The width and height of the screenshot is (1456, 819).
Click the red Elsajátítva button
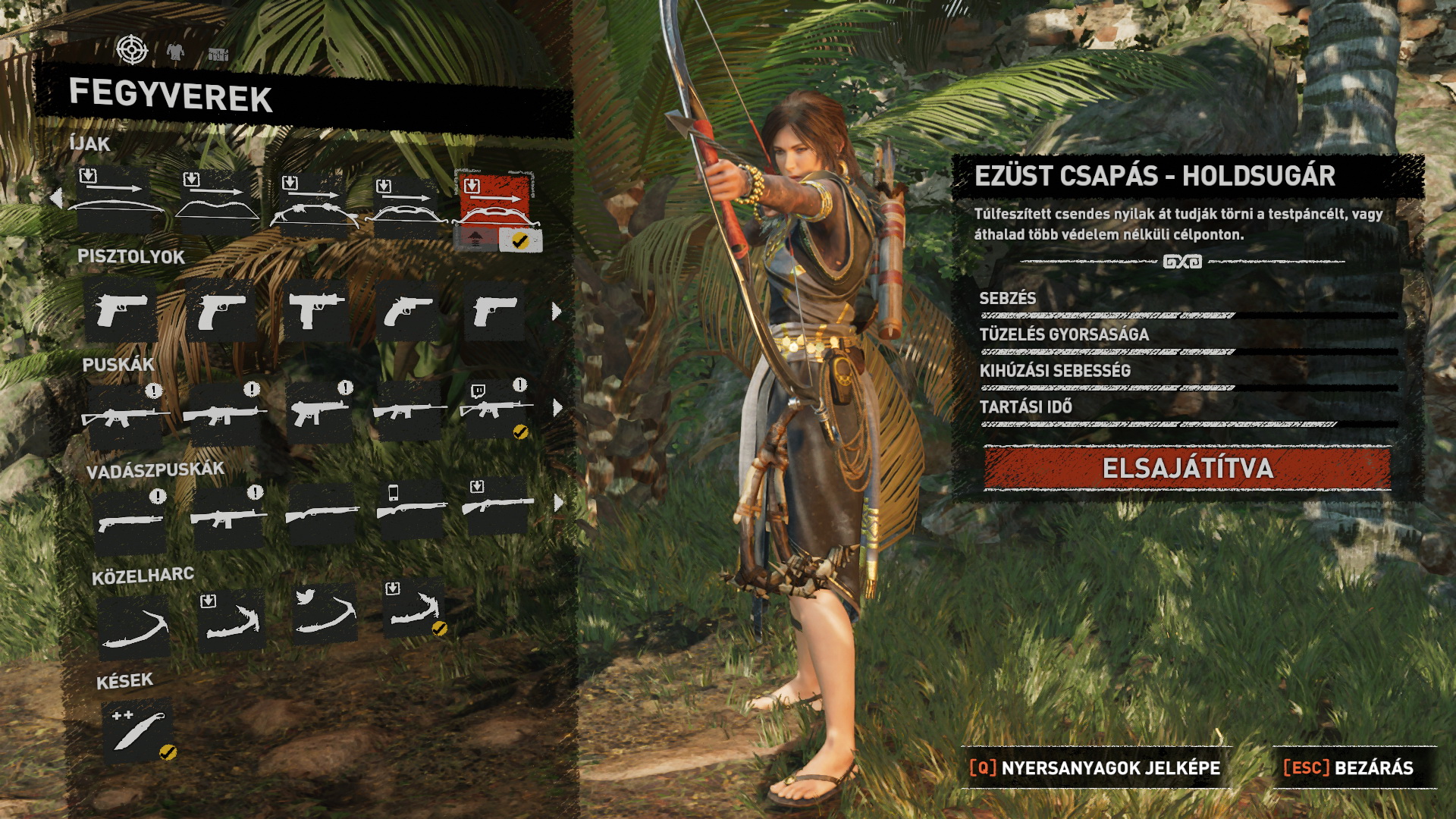coord(1187,468)
